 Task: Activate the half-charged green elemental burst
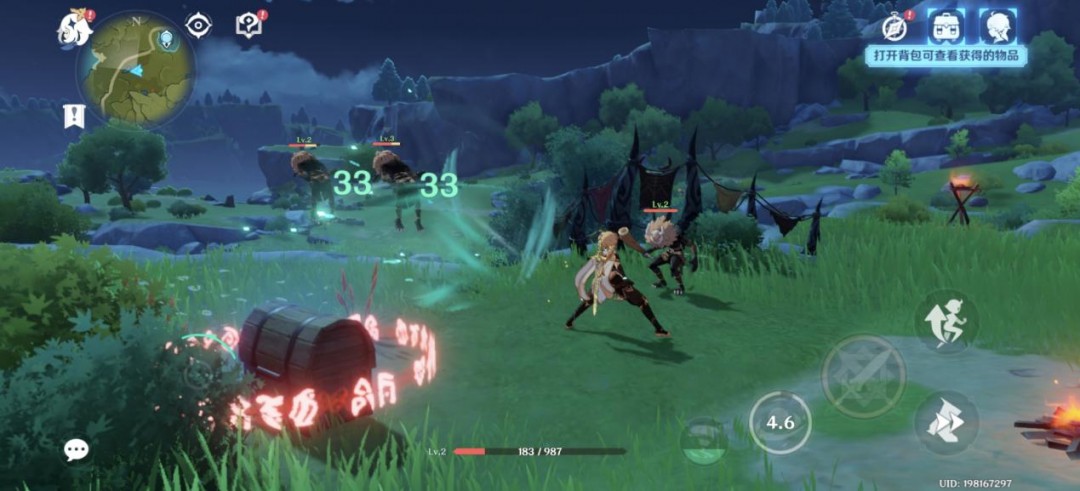coord(706,439)
